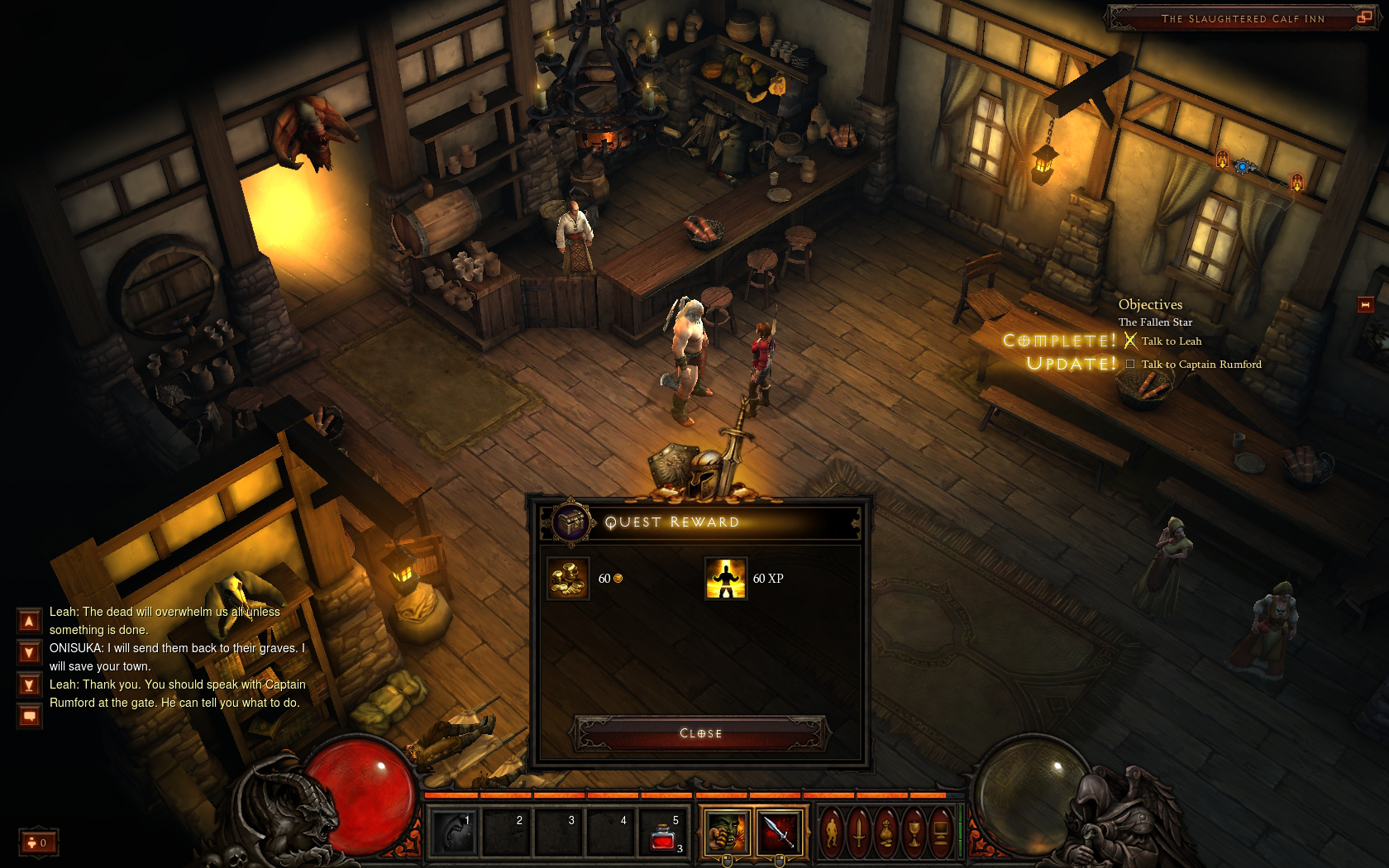The width and height of the screenshot is (1389, 868).
Task: Click the chat scroll down arrow button
Action: (x=29, y=653)
